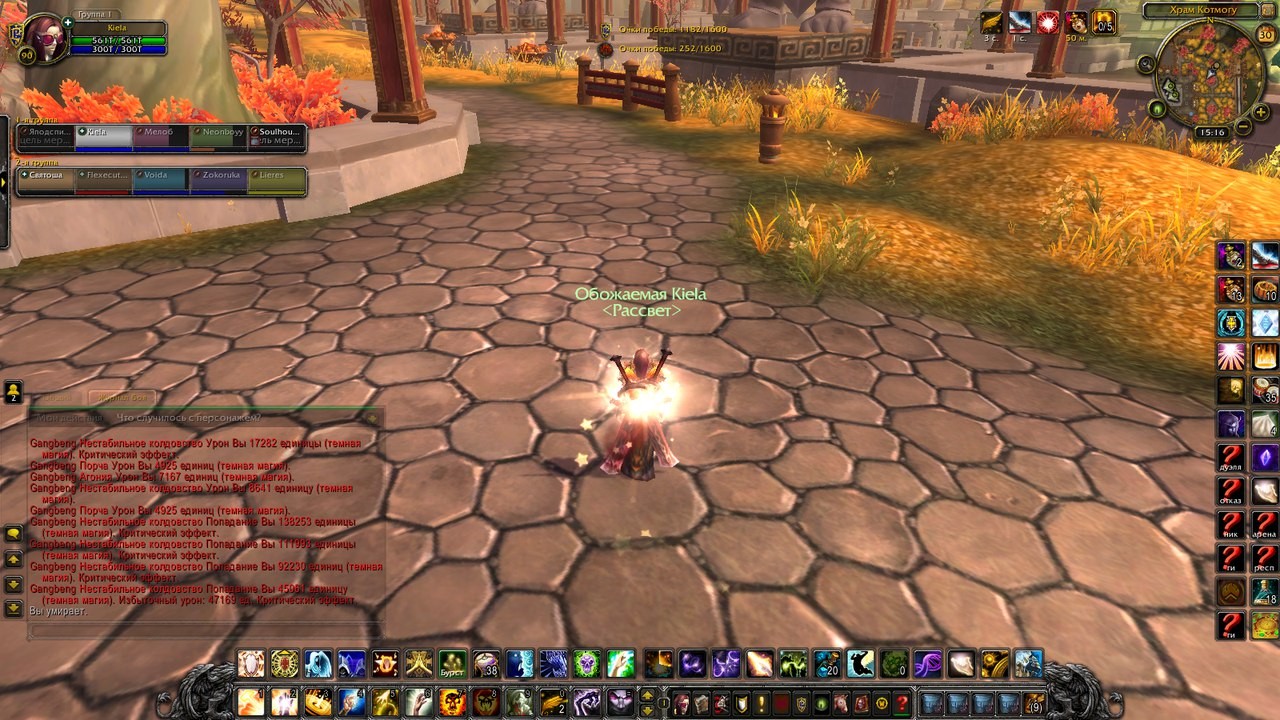Use the action slot with 38 charges

(486, 664)
